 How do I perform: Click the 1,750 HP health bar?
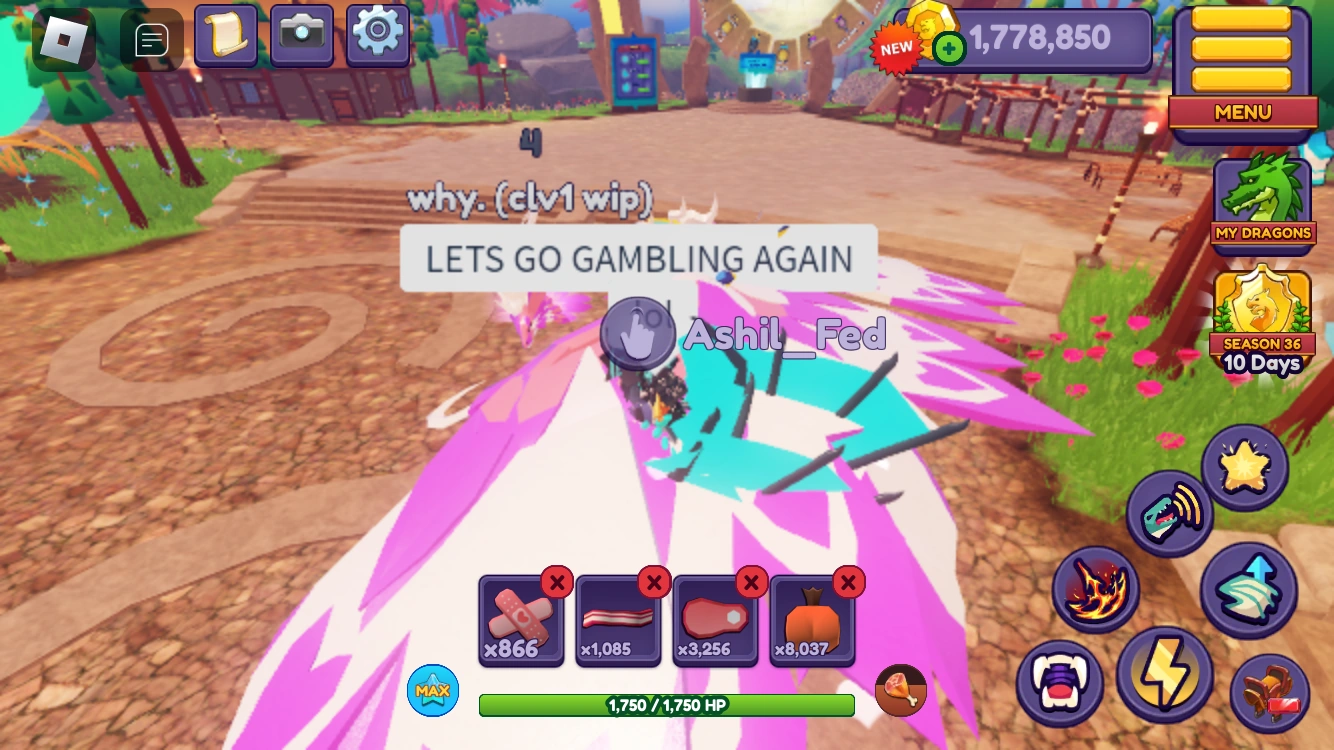point(666,705)
